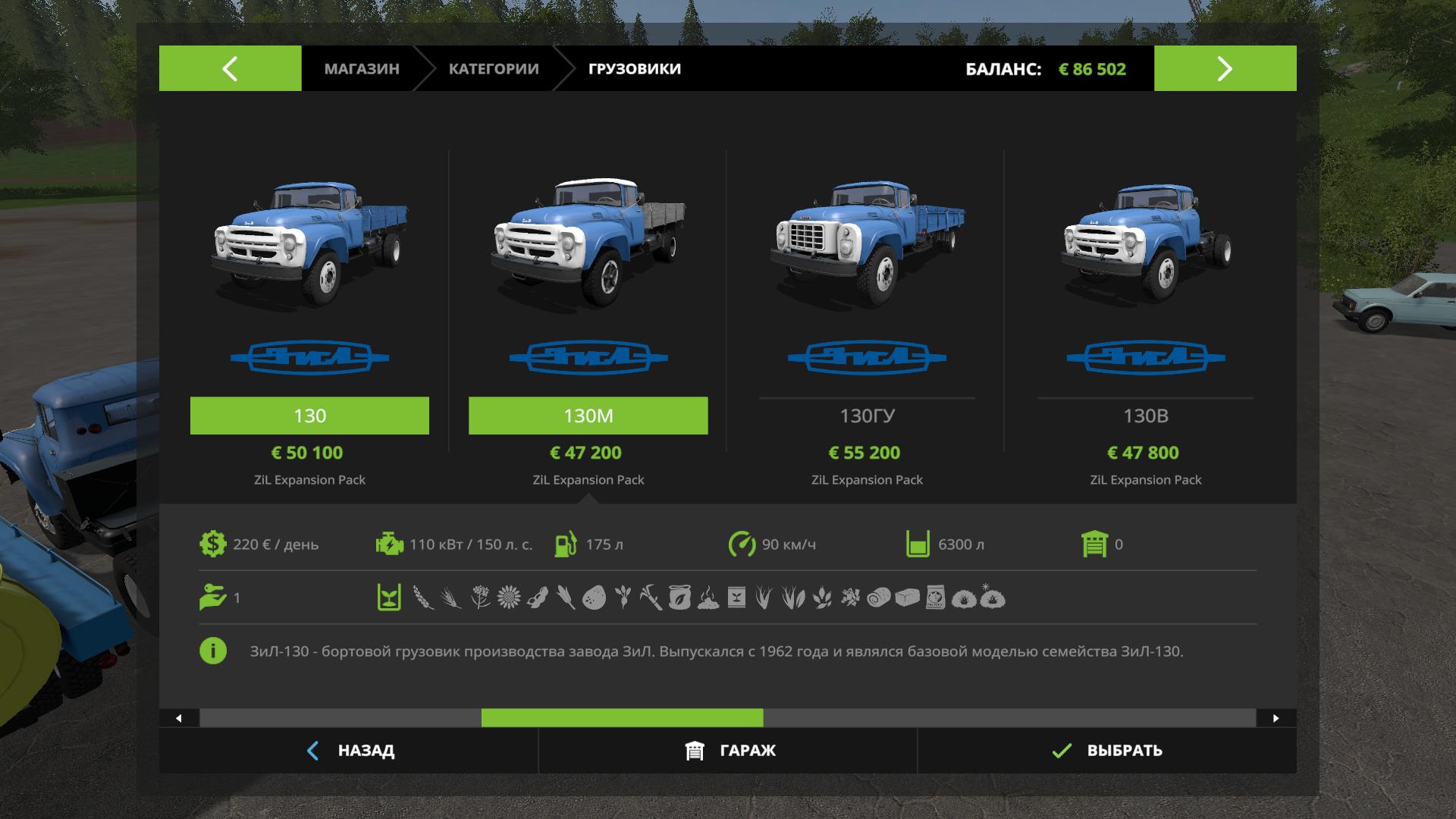This screenshot has height=819, width=1456.
Task: Choose the ZiL 130М truck
Action: pyautogui.click(x=588, y=416)
